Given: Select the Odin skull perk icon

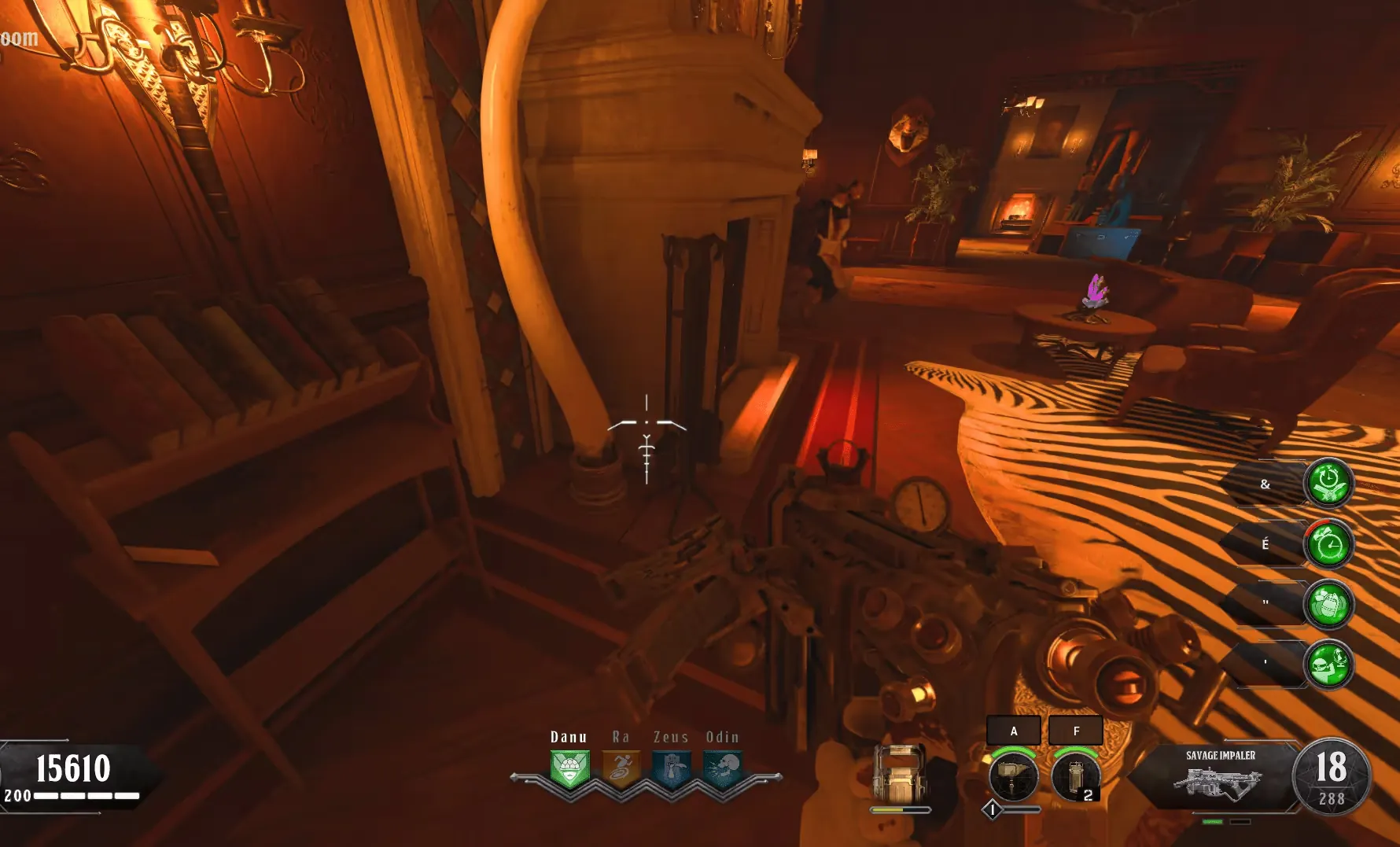Looking at the screenshot, I should tap(722, 768).
